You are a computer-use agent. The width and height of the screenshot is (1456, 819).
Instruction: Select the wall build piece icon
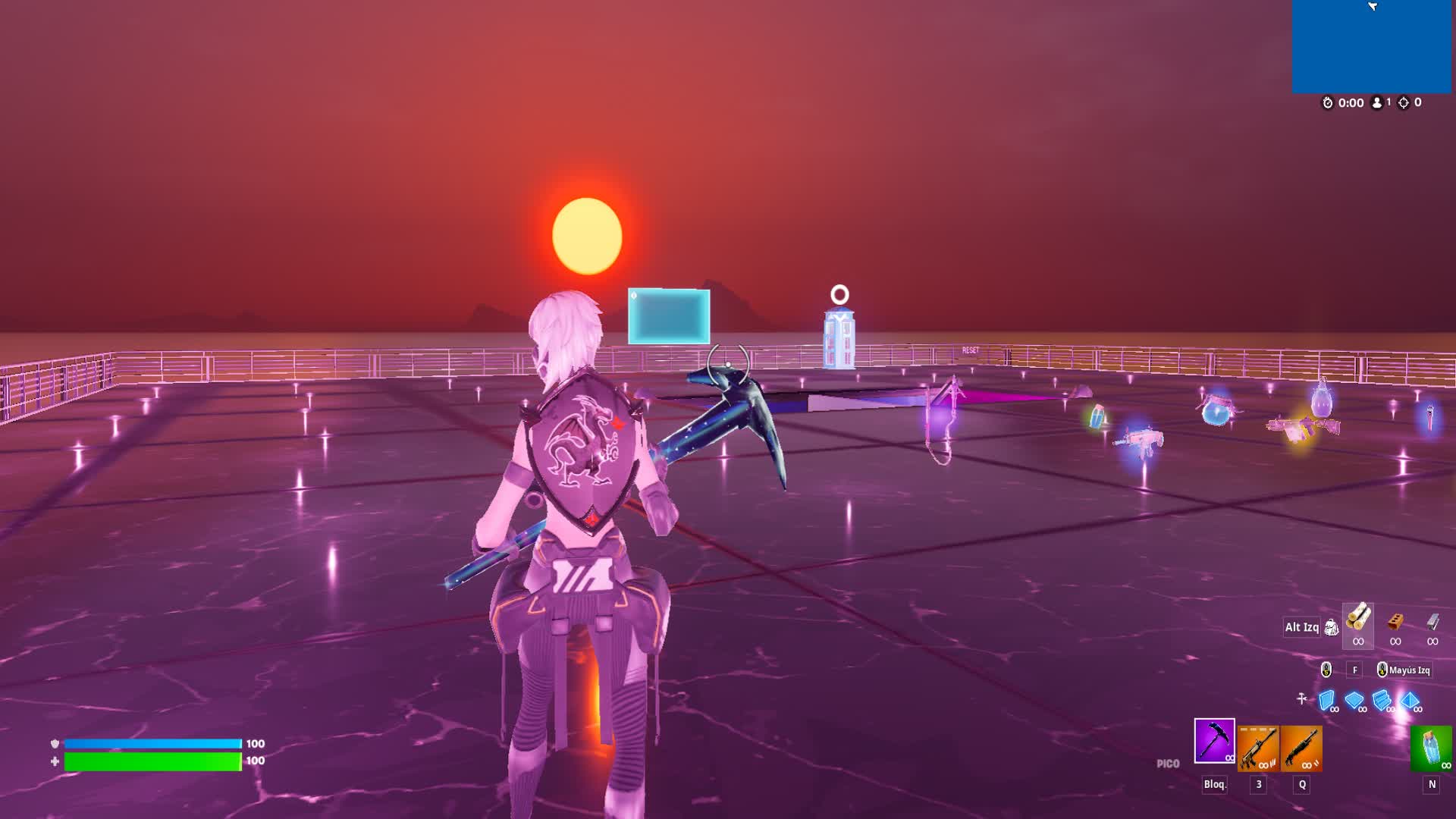(1327, 700)
